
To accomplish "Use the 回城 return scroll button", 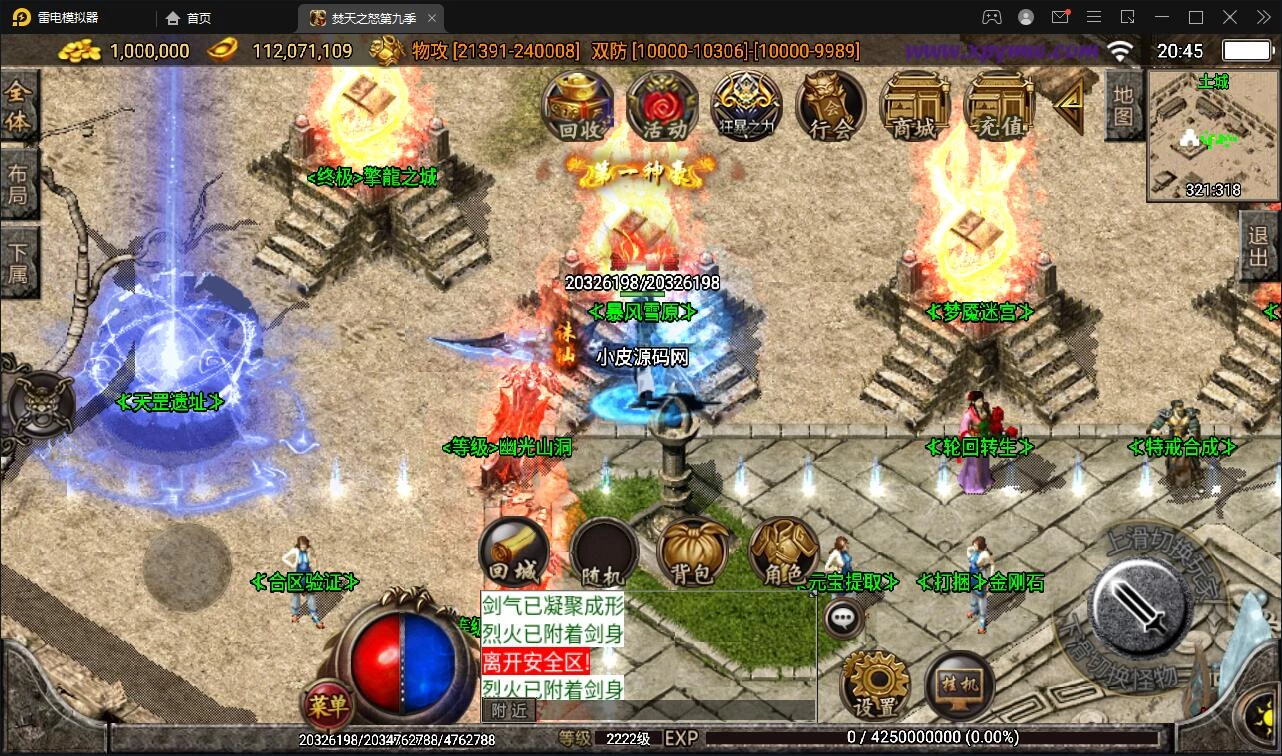I will click(514, 552).
